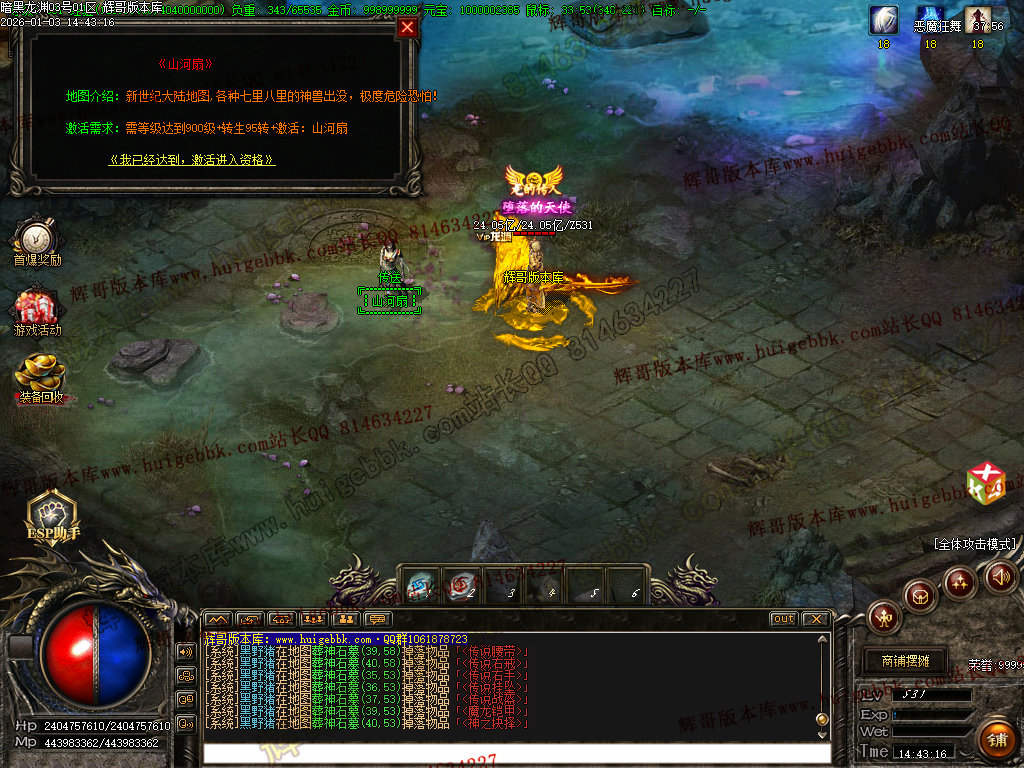
Task: Click the first chat channel tab button
Action: click(217, 619)
